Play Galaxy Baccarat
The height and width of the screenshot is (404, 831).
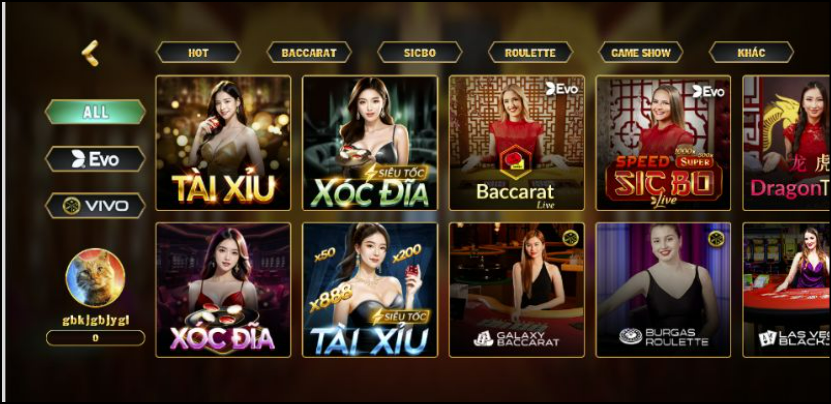pyautogui.click(x=516, y=290)
